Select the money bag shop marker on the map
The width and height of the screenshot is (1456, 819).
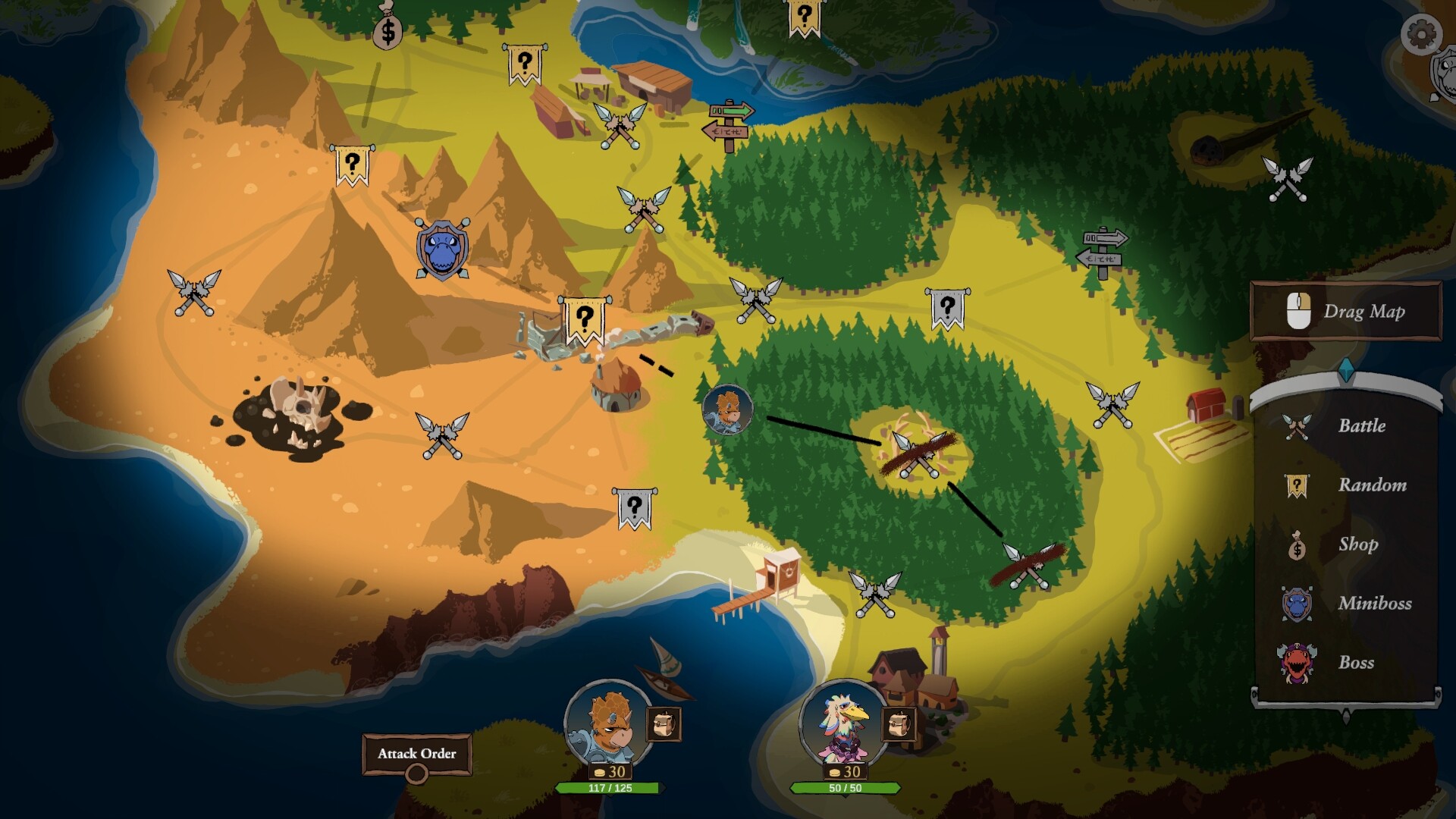point(388,27)
